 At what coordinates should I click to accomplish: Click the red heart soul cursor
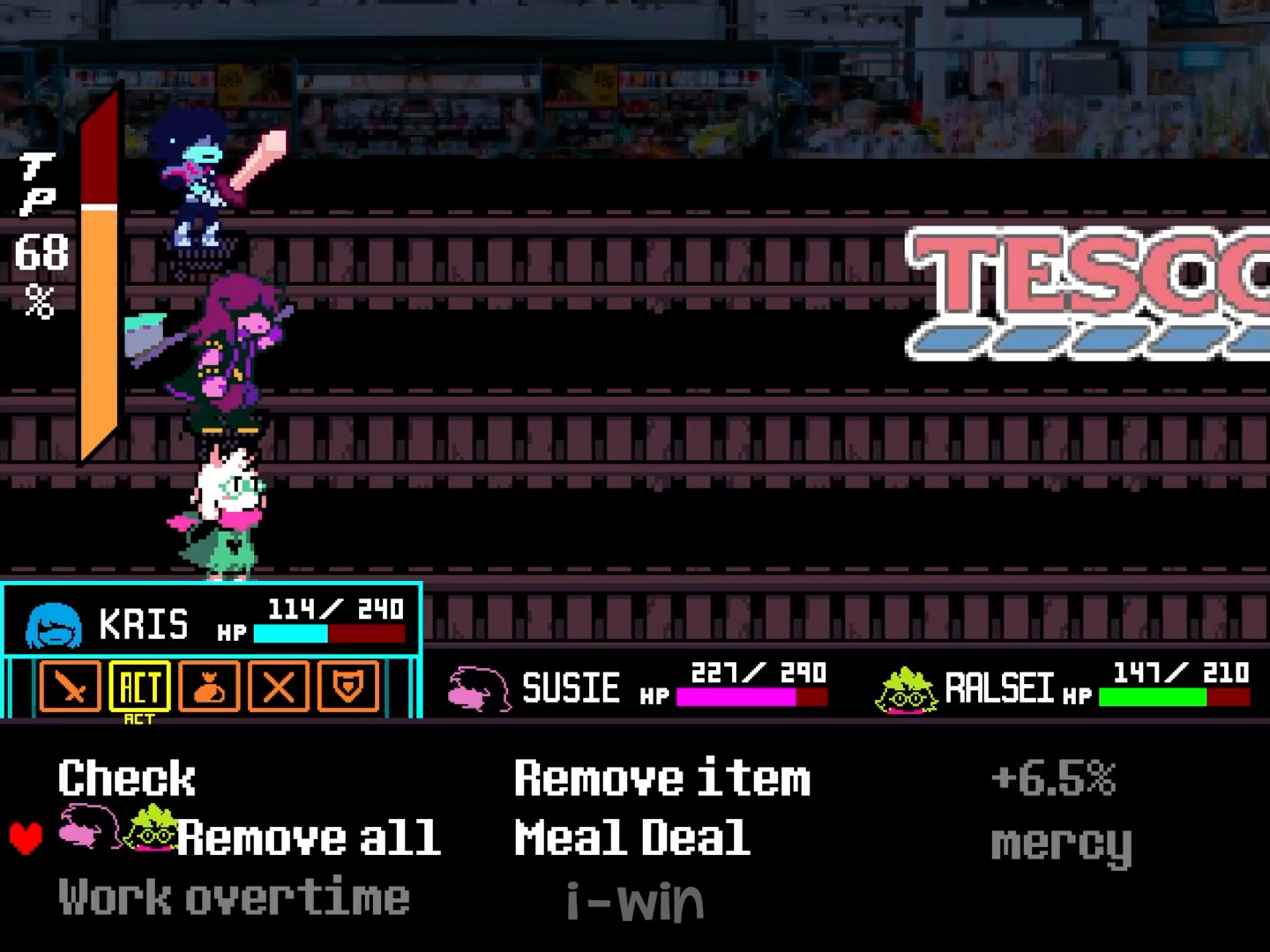pyautogui.click(x=25, y=837)
